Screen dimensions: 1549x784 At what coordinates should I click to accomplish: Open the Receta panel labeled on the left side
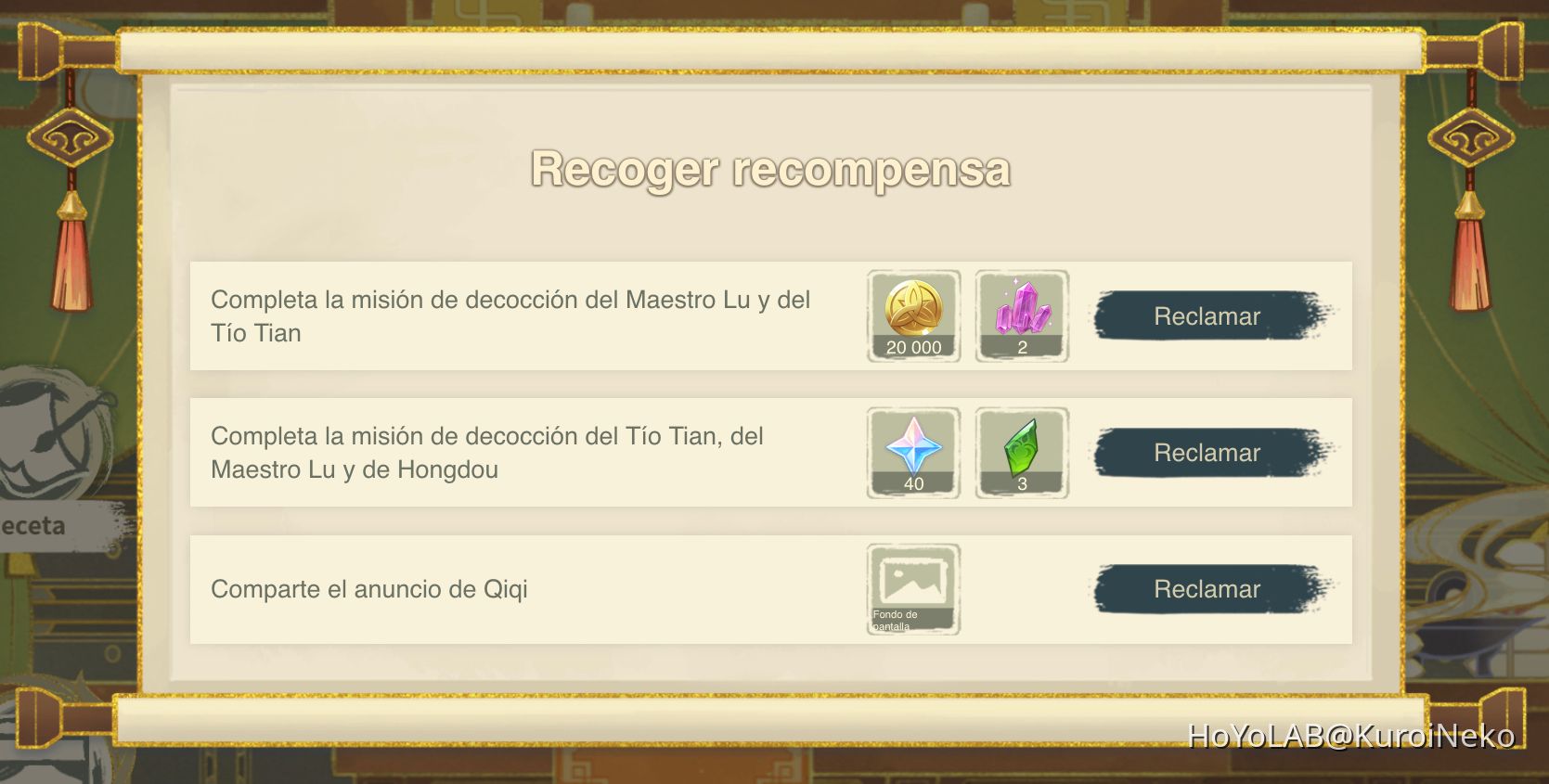point(31,525)
